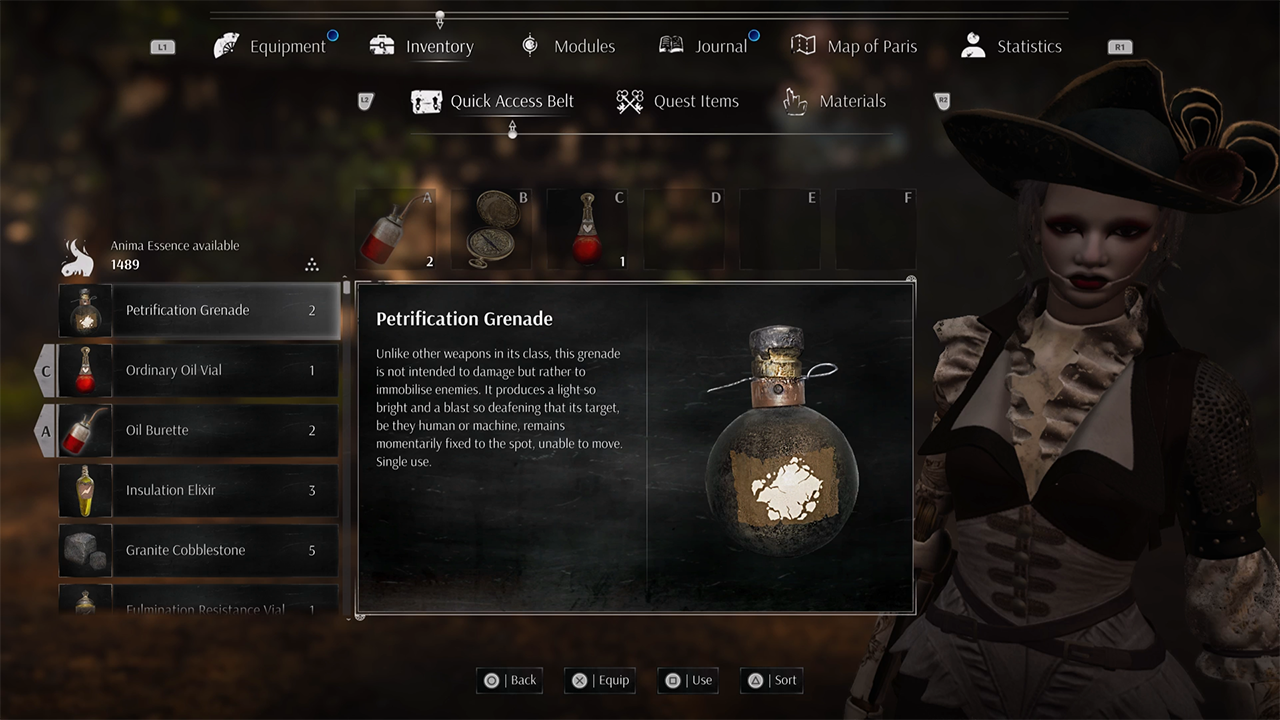Screen dimensions: 1280x720
Task: Equip the selected item
Action: click(x=600, y=680)
